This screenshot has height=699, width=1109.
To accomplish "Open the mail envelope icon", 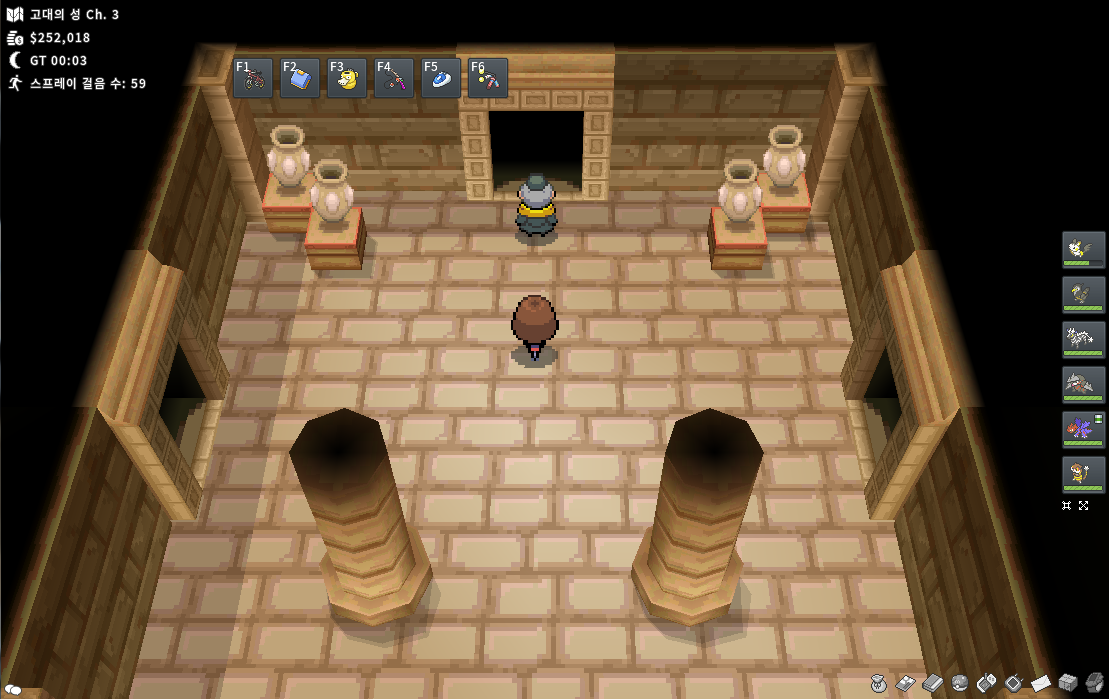I will pyautogui.click(x=1041, y=683).
